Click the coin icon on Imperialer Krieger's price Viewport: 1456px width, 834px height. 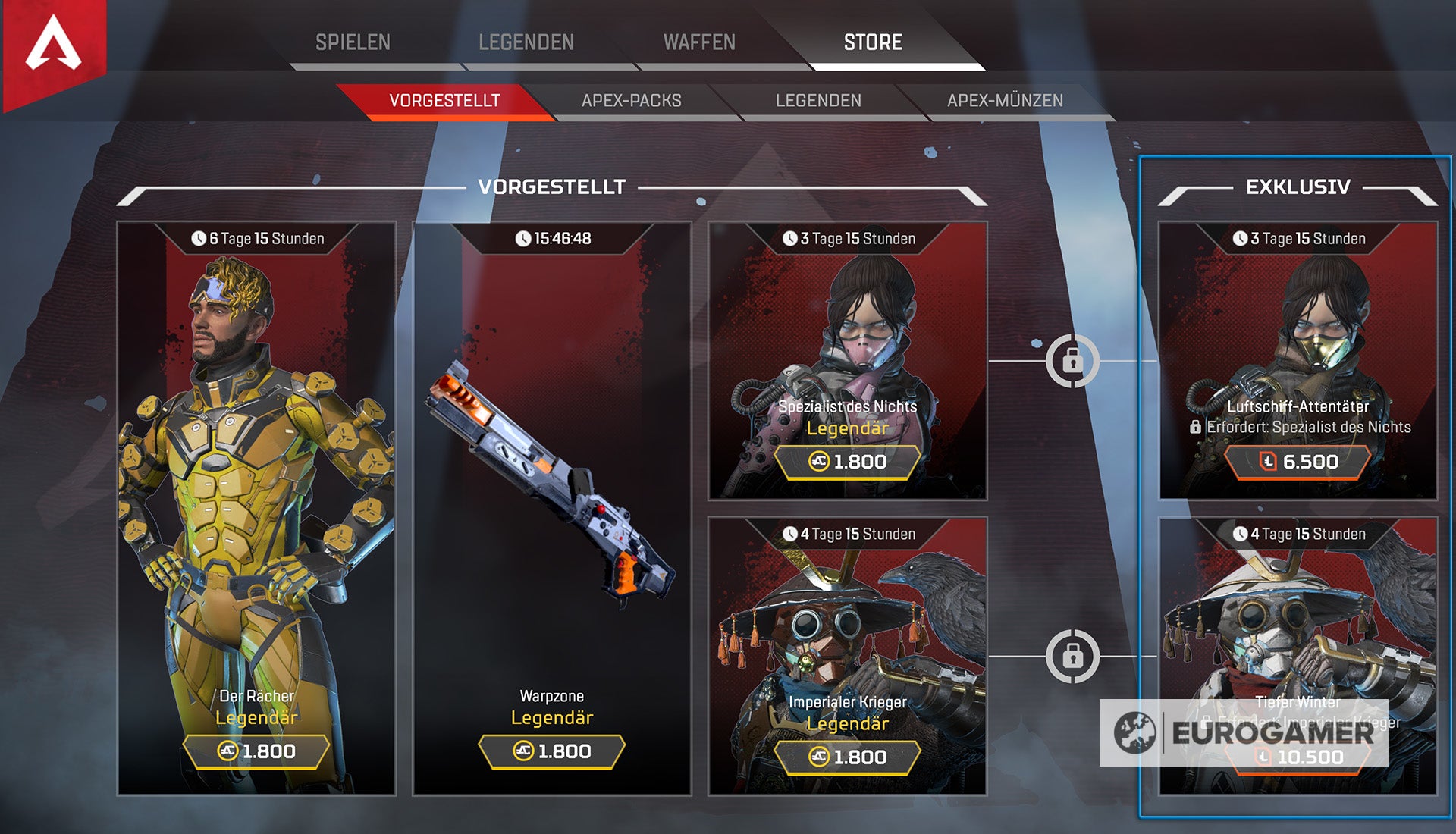pos(817,757)
